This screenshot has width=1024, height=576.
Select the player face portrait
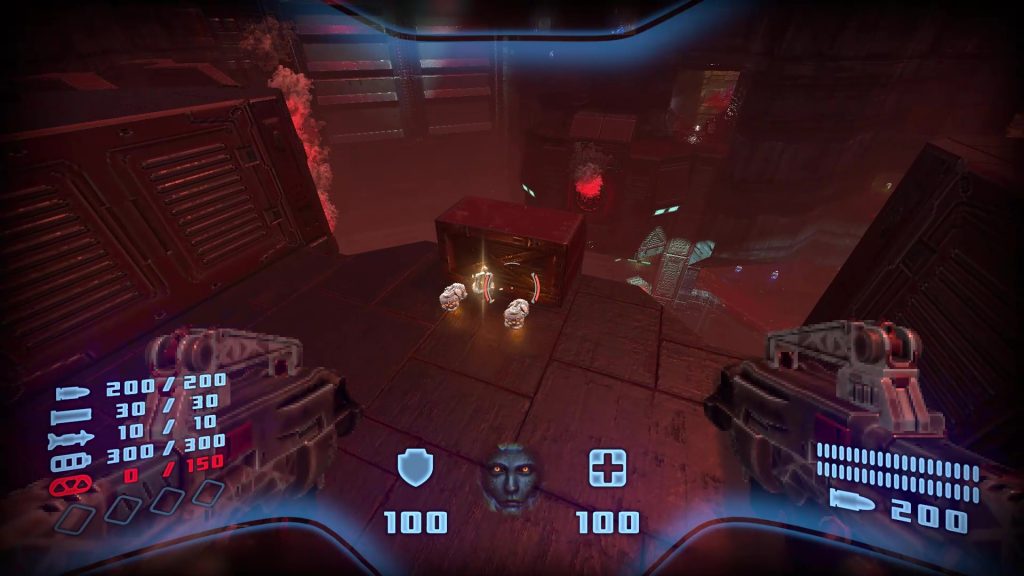click(x=509, y=477)
